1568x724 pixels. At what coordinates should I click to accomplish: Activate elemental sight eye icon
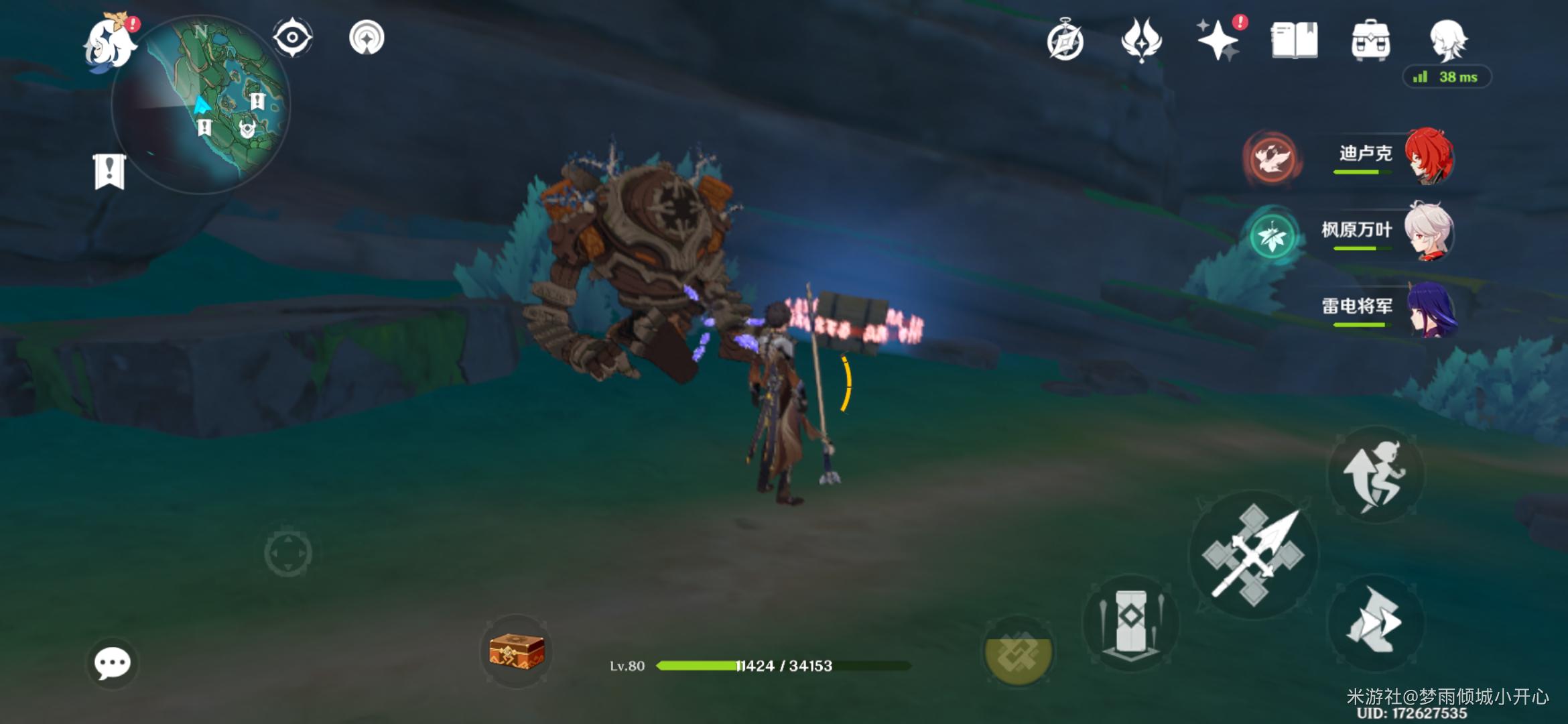pyautogui.click(x=293, y=38)
